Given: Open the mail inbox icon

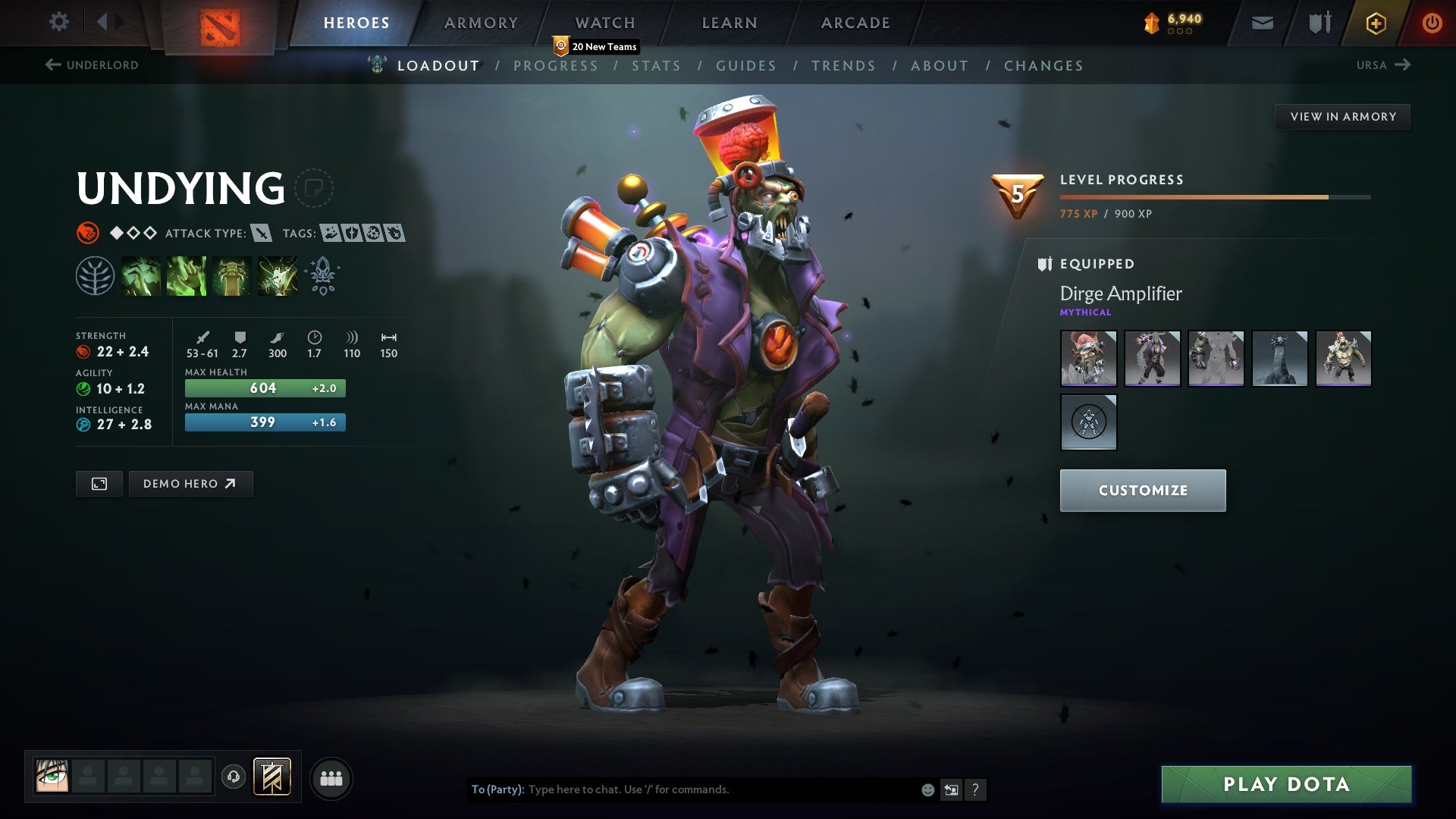Looking at the screenshot, I should click(x=1261, y=22).
